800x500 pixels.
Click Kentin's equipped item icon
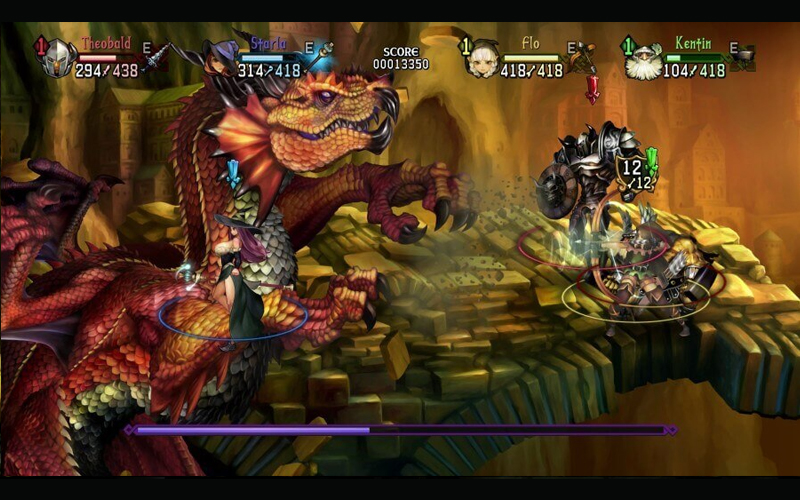(x=743, y=56)
